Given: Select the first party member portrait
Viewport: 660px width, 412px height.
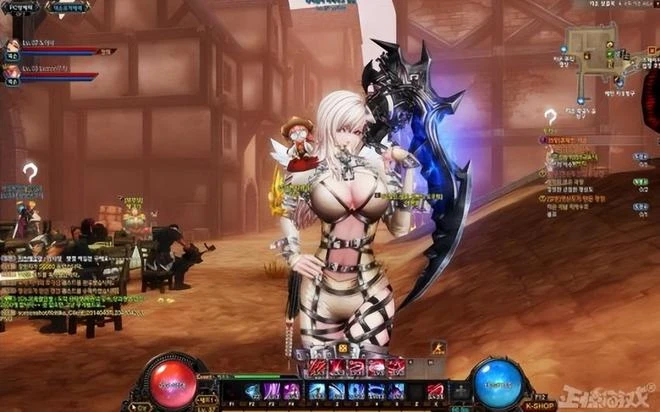Looking at the screenshot, I should [x=12, y=46].
